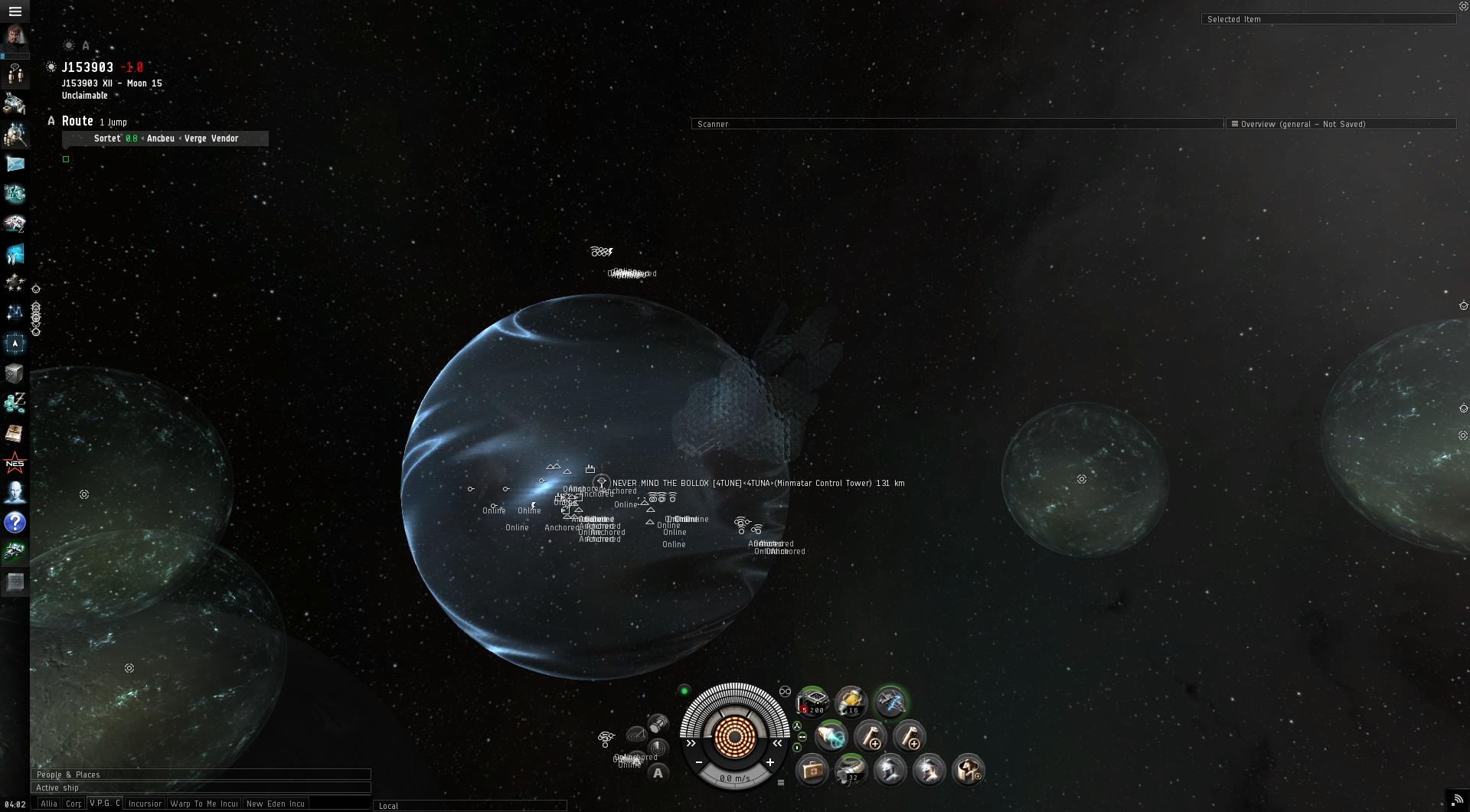Open the Overview (general) panel header
Viewport: 1470px width, 812px height.
1341,124
